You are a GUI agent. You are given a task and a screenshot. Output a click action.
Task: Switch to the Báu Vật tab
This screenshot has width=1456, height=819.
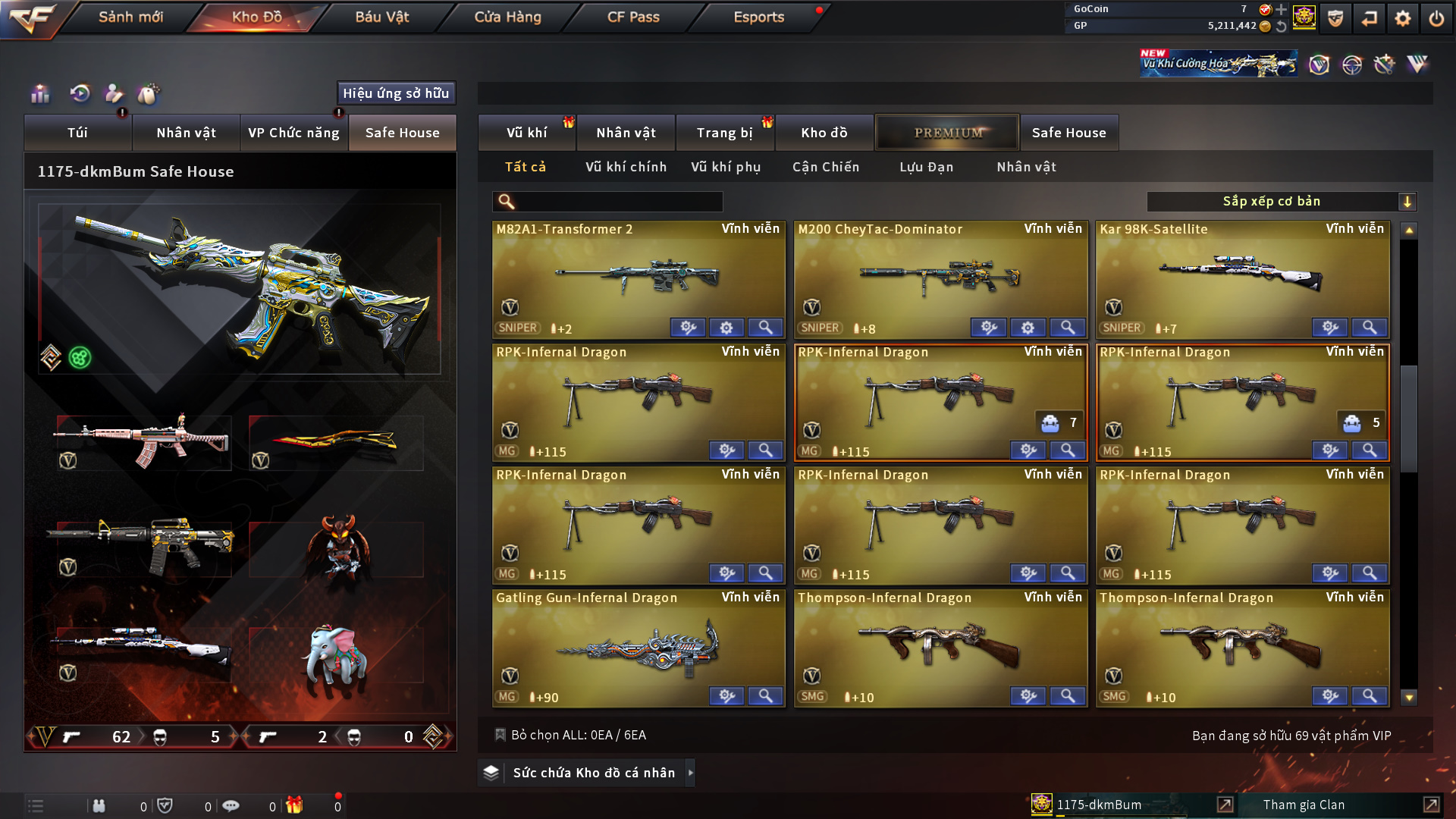(x=381, y=17)
